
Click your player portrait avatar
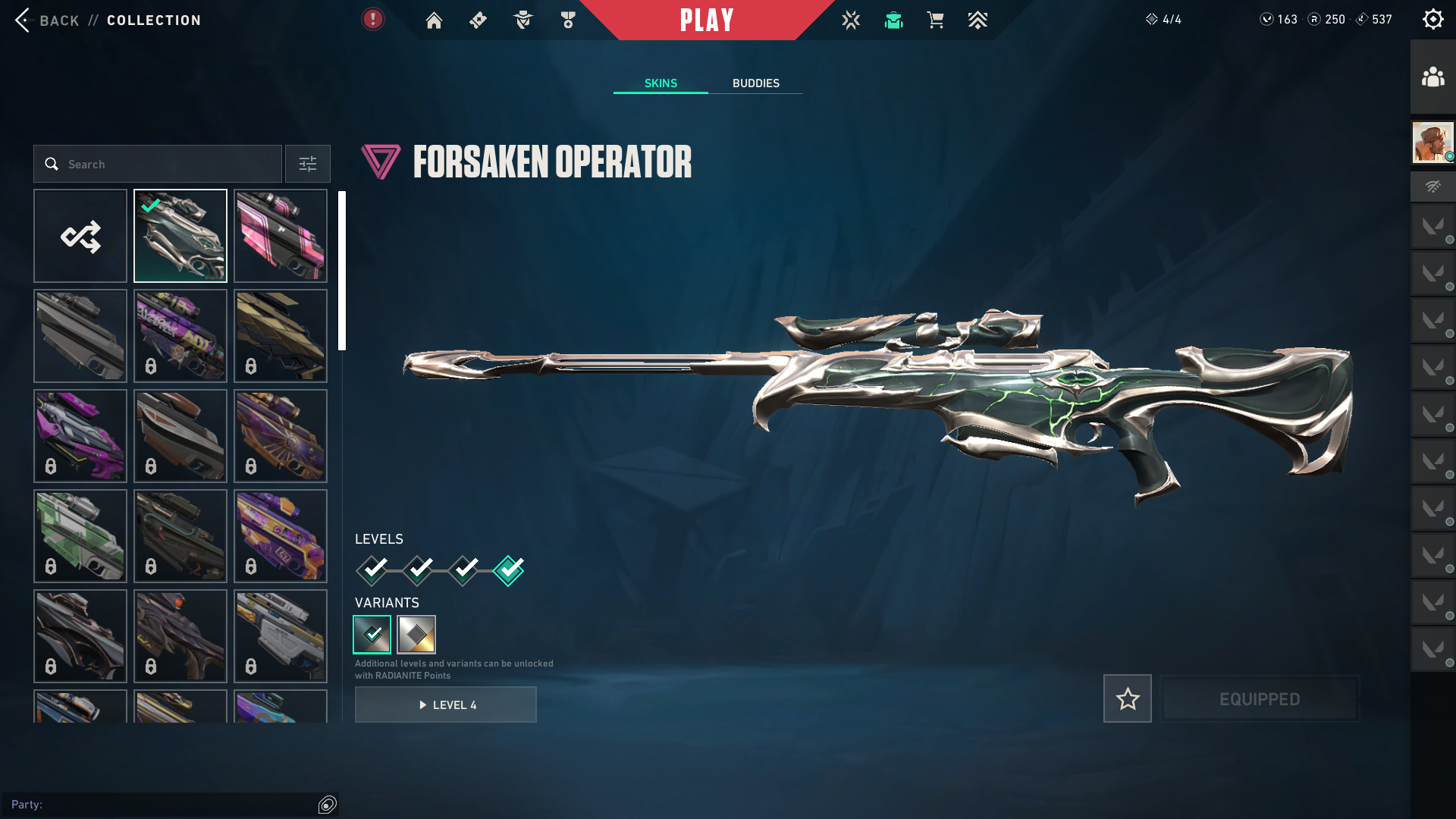point(1432,142)
